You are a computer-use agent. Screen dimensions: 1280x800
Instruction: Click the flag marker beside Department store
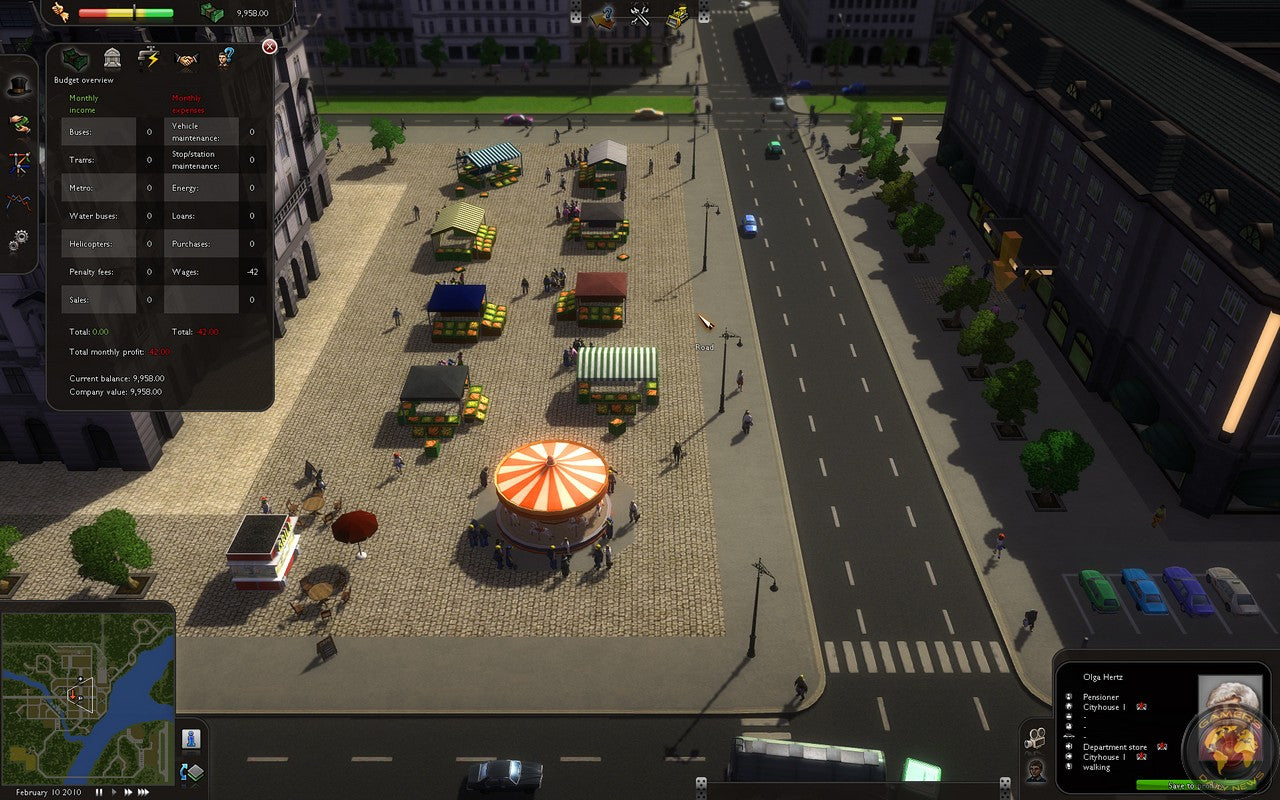[x=1162, y=747]
